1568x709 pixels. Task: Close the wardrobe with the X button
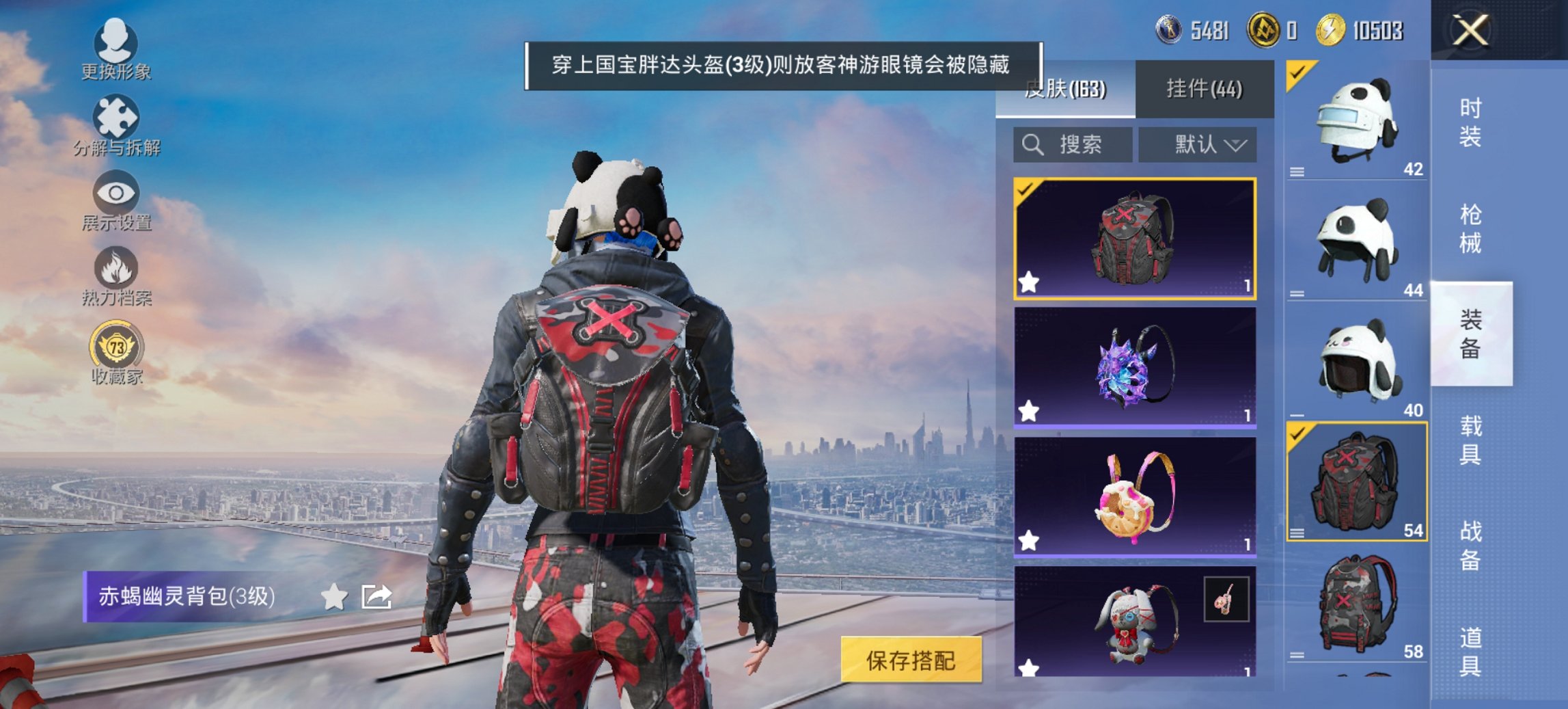[1469, 30]
